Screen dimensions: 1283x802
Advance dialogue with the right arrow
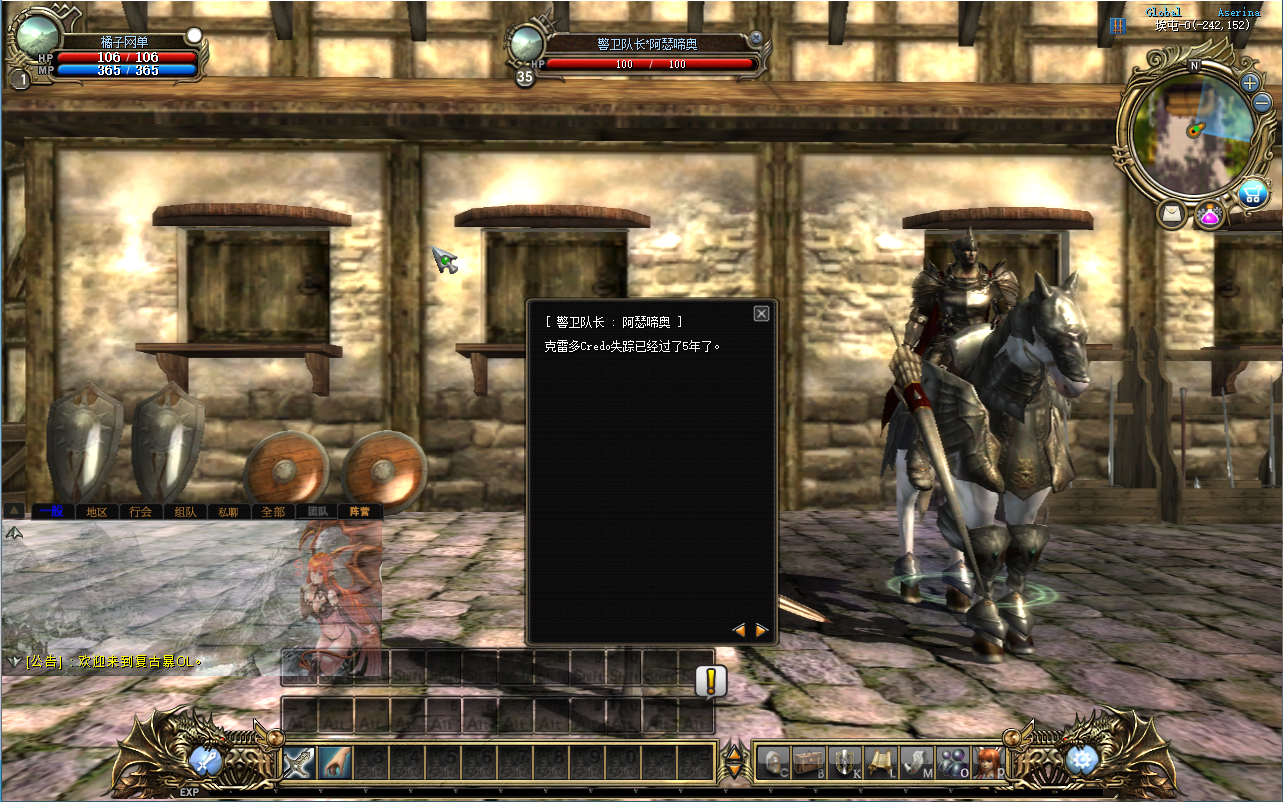(x=762, y=630)
